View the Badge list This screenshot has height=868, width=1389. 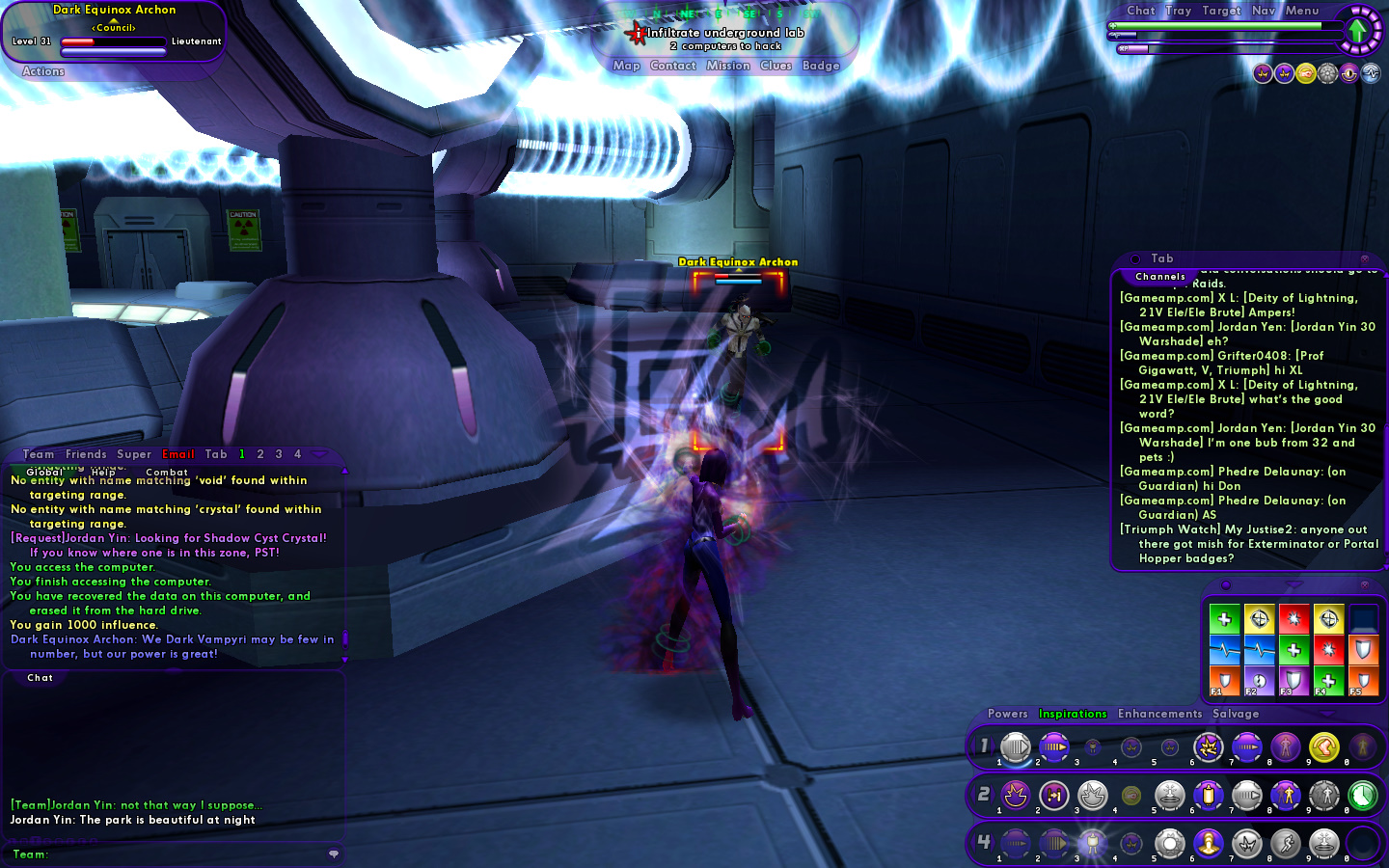coord(821,66)
